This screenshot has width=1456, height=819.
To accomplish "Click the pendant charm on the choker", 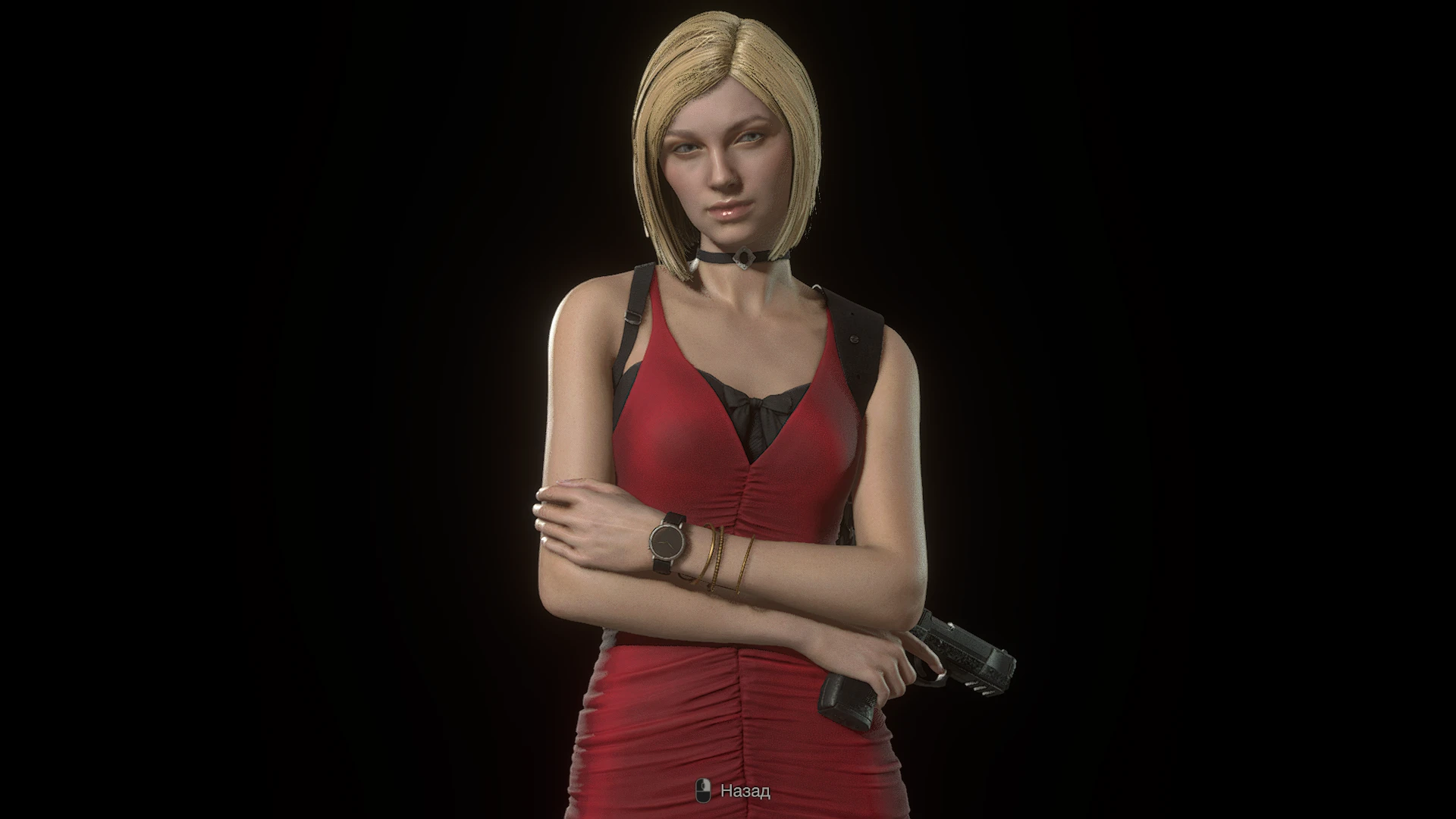I will (743, 258).
